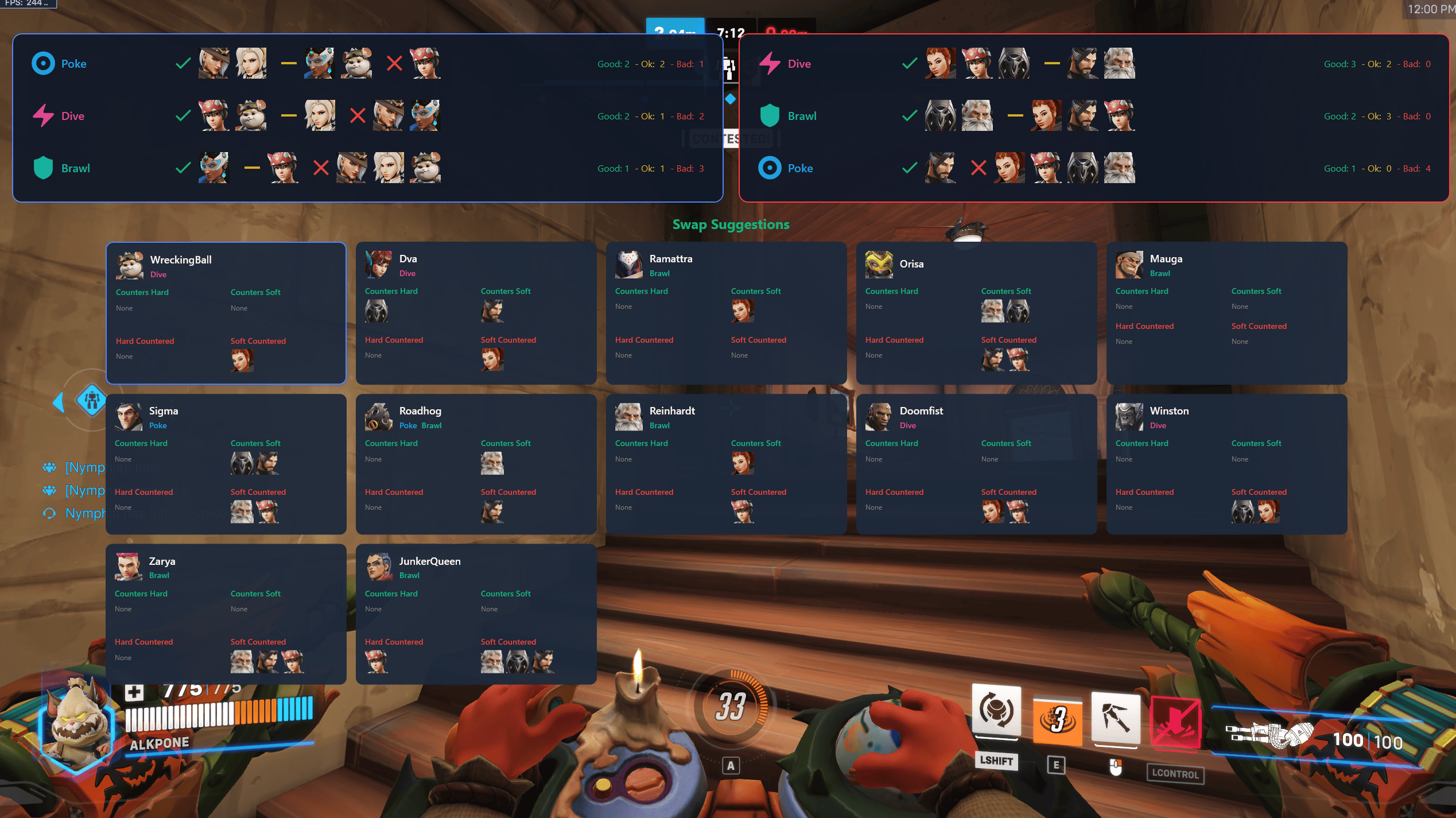Click the Dive lightning icon on enemy panel

(770, 63)
